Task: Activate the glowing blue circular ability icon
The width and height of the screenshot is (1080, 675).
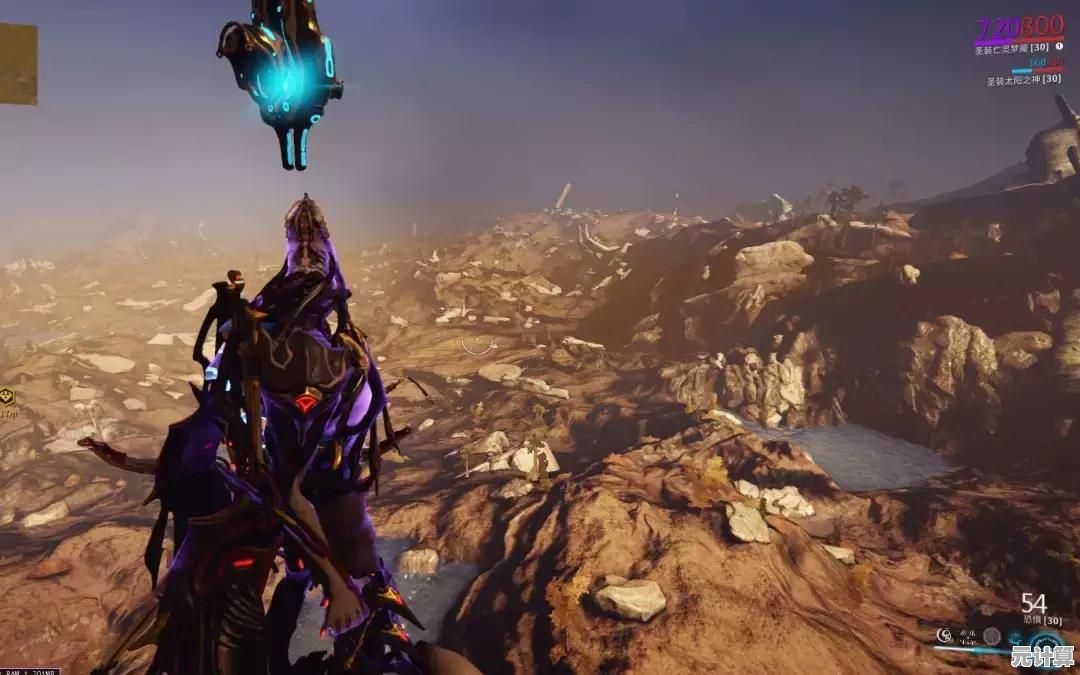Action: 1044,642
